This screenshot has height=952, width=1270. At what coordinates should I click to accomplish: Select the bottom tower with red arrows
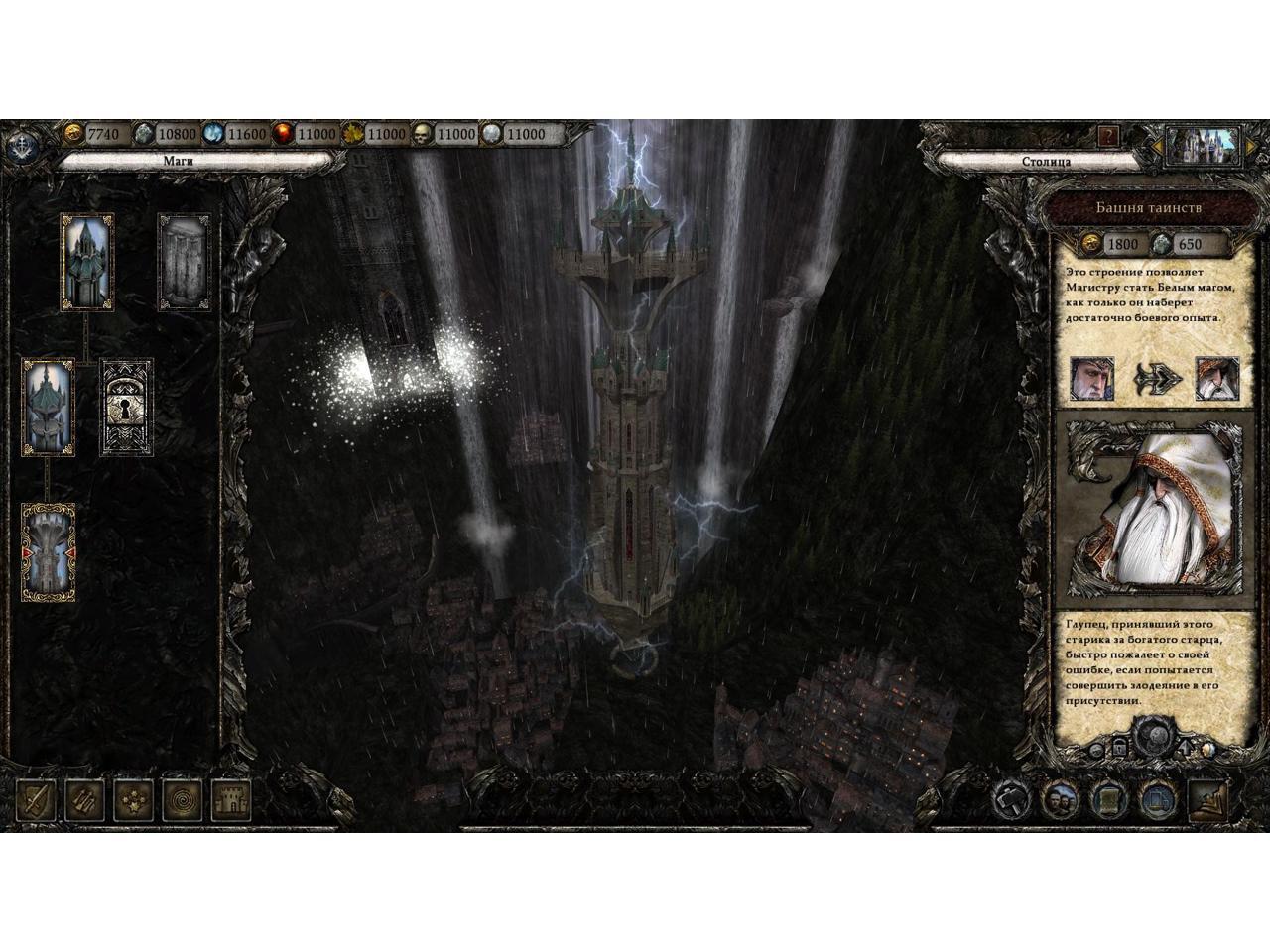pos(49,551)
